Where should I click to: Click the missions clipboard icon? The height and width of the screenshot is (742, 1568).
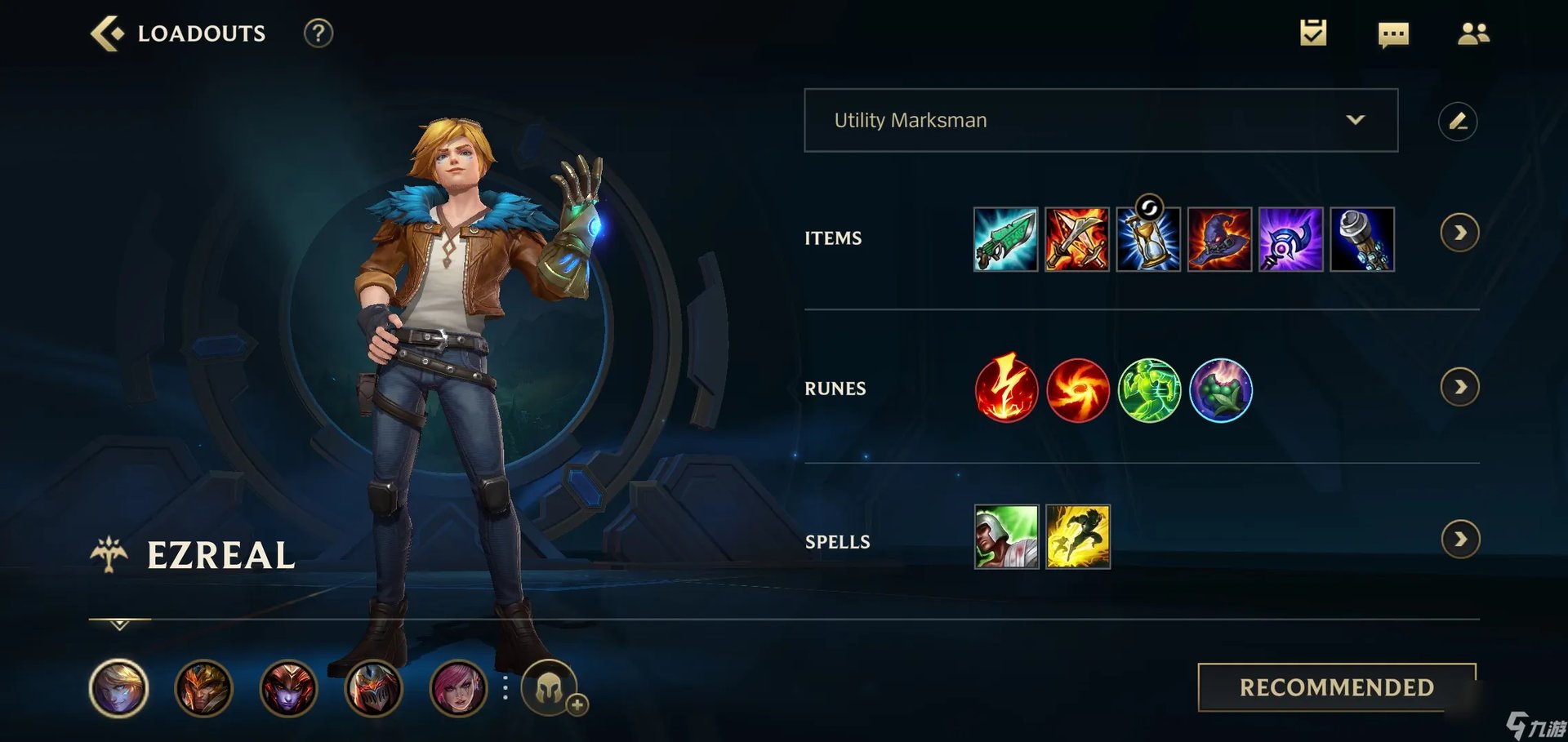(1313, 34)
